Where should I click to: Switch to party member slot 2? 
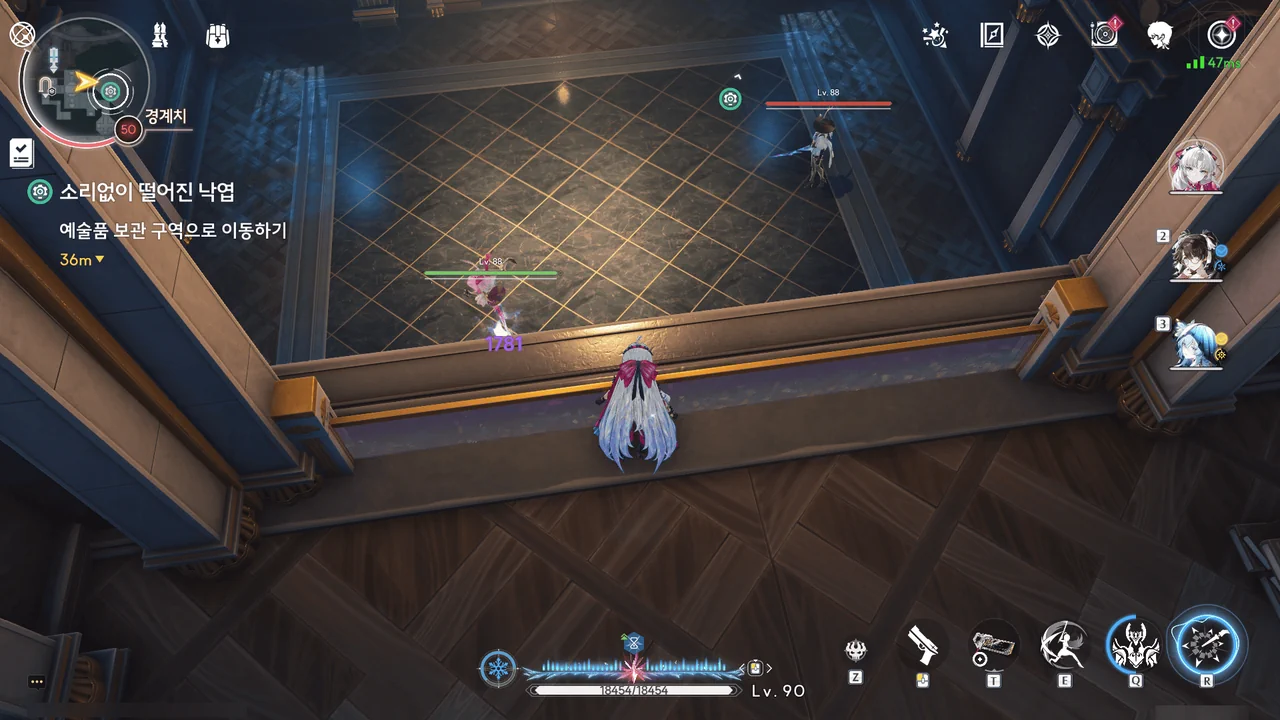[1197, 257]
